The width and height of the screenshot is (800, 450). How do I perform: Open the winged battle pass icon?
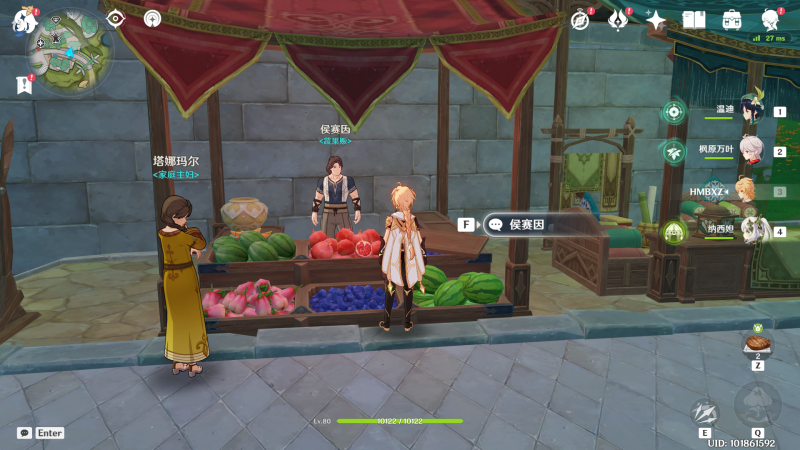click(x=618, y=19)
